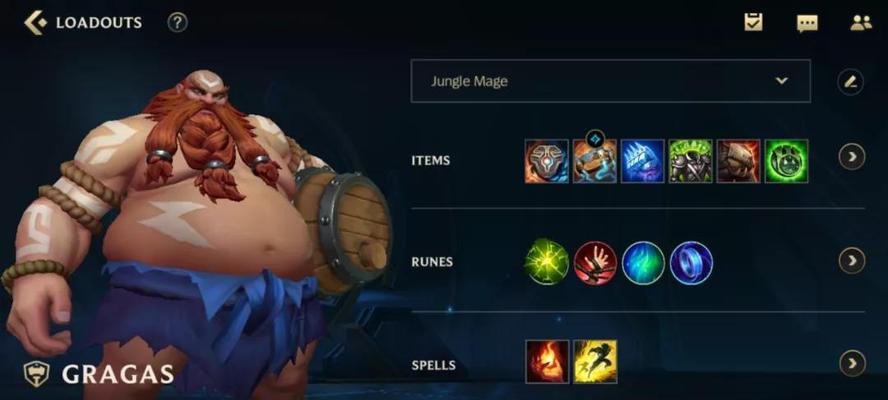
Task: Choose the blue icy gauntlet item
Action: pyautogui.click(x=642, y=161)
